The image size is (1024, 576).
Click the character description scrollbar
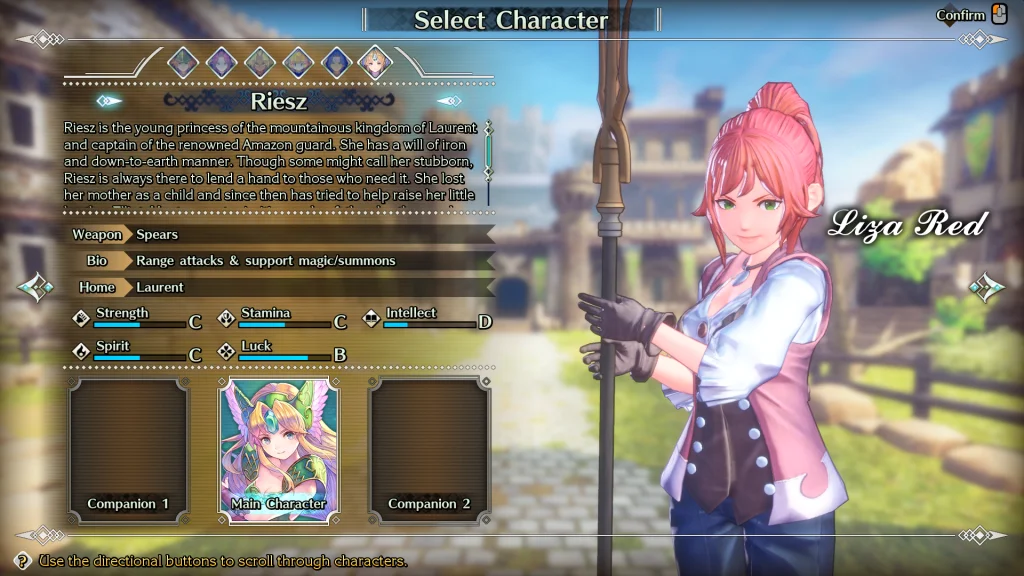(489, 152)
